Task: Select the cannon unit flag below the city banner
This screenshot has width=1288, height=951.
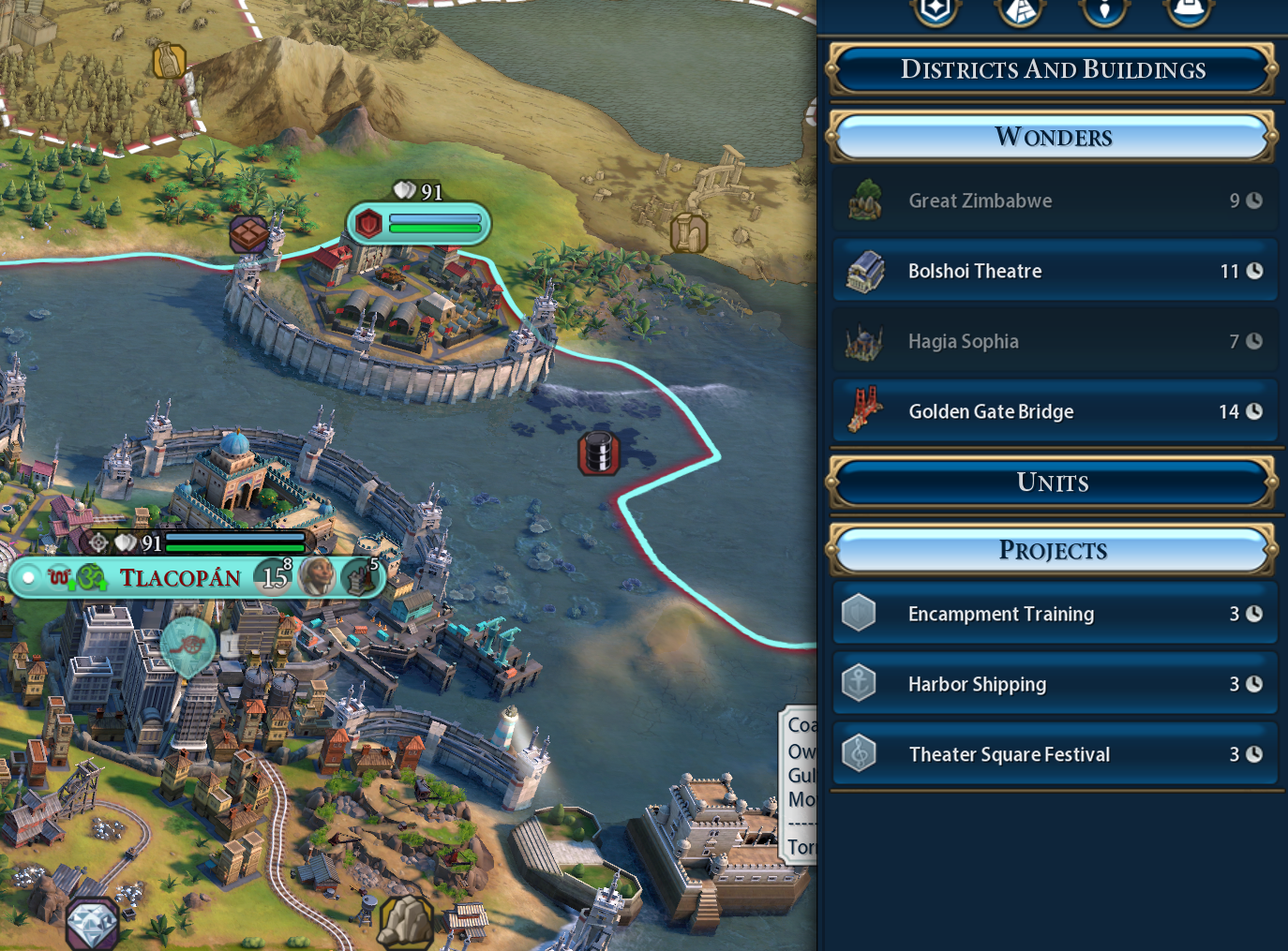Action: point(187,645)
